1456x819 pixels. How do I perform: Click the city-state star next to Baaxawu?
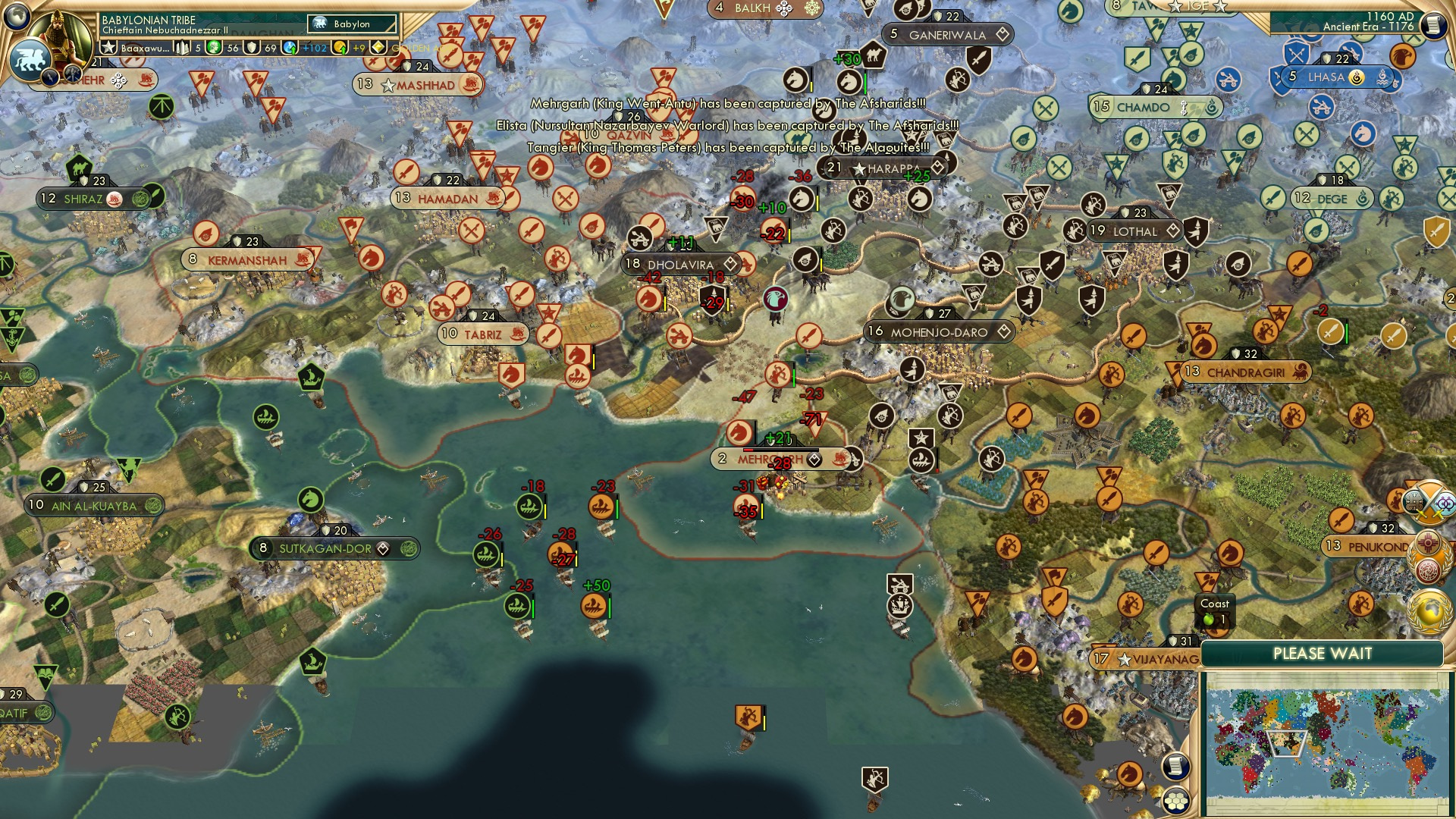click(108, 48)
